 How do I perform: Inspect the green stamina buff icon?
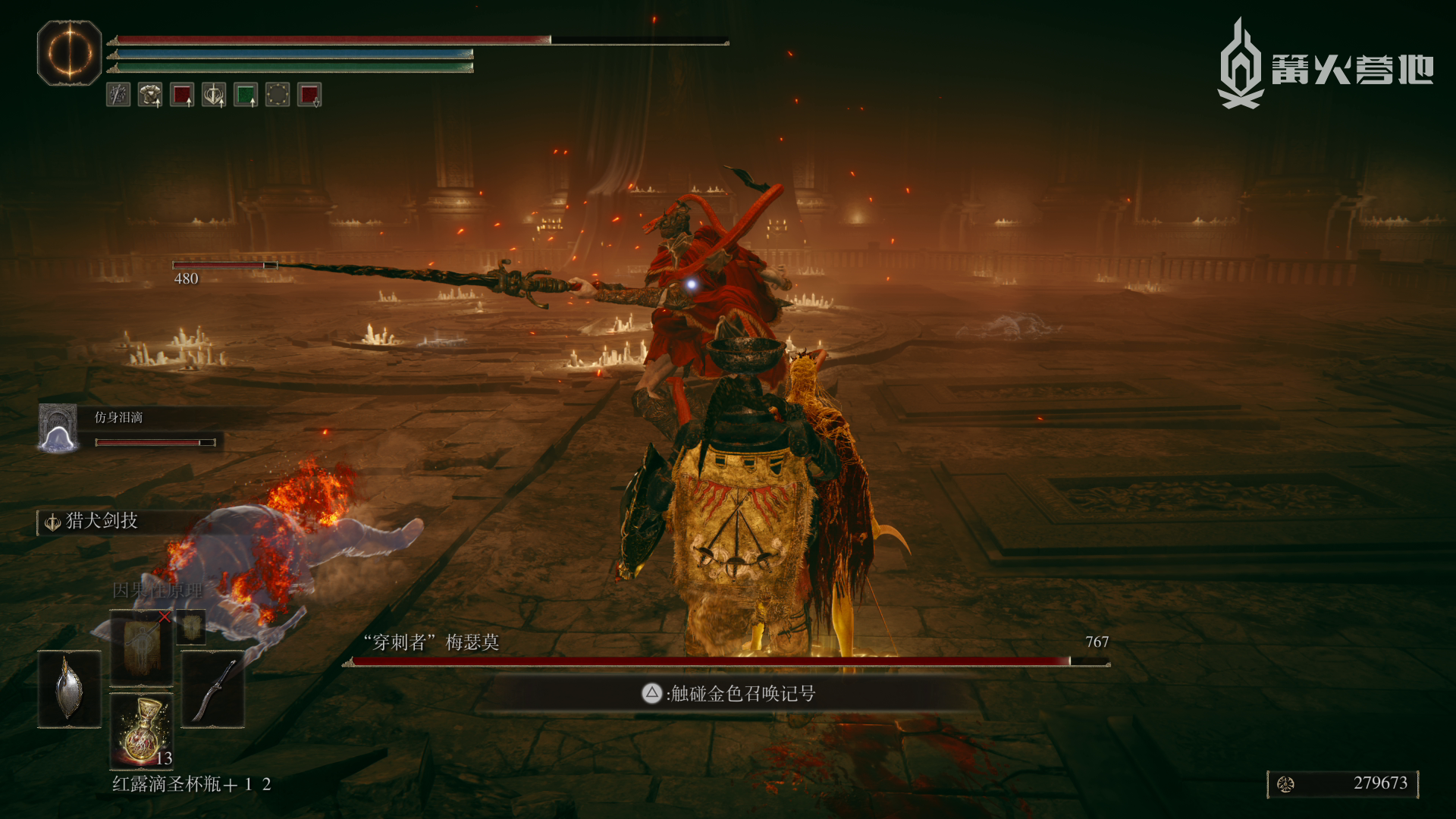(x=246, y=95)
